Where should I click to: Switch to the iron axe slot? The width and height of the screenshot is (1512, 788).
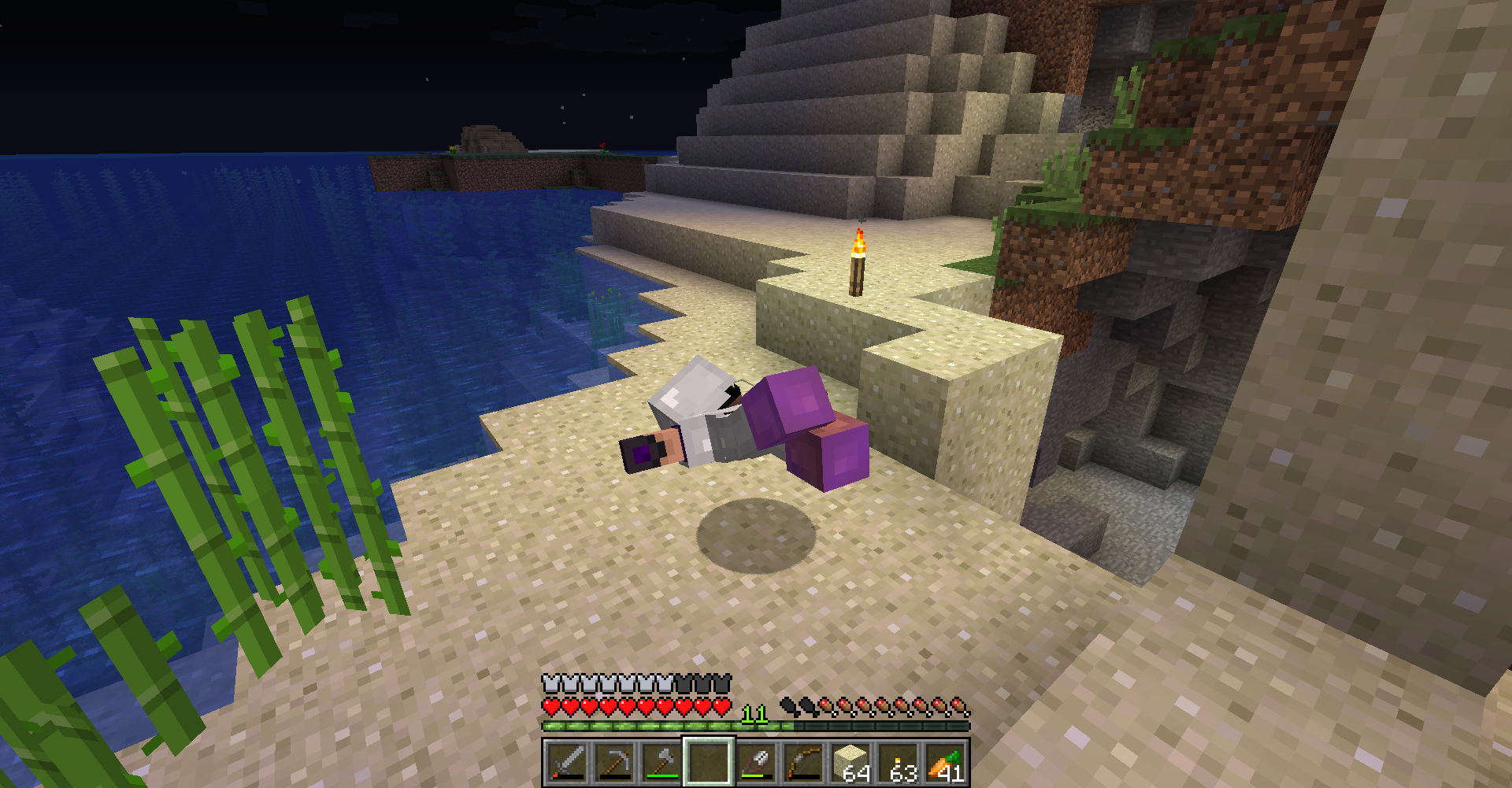[661, 762]
